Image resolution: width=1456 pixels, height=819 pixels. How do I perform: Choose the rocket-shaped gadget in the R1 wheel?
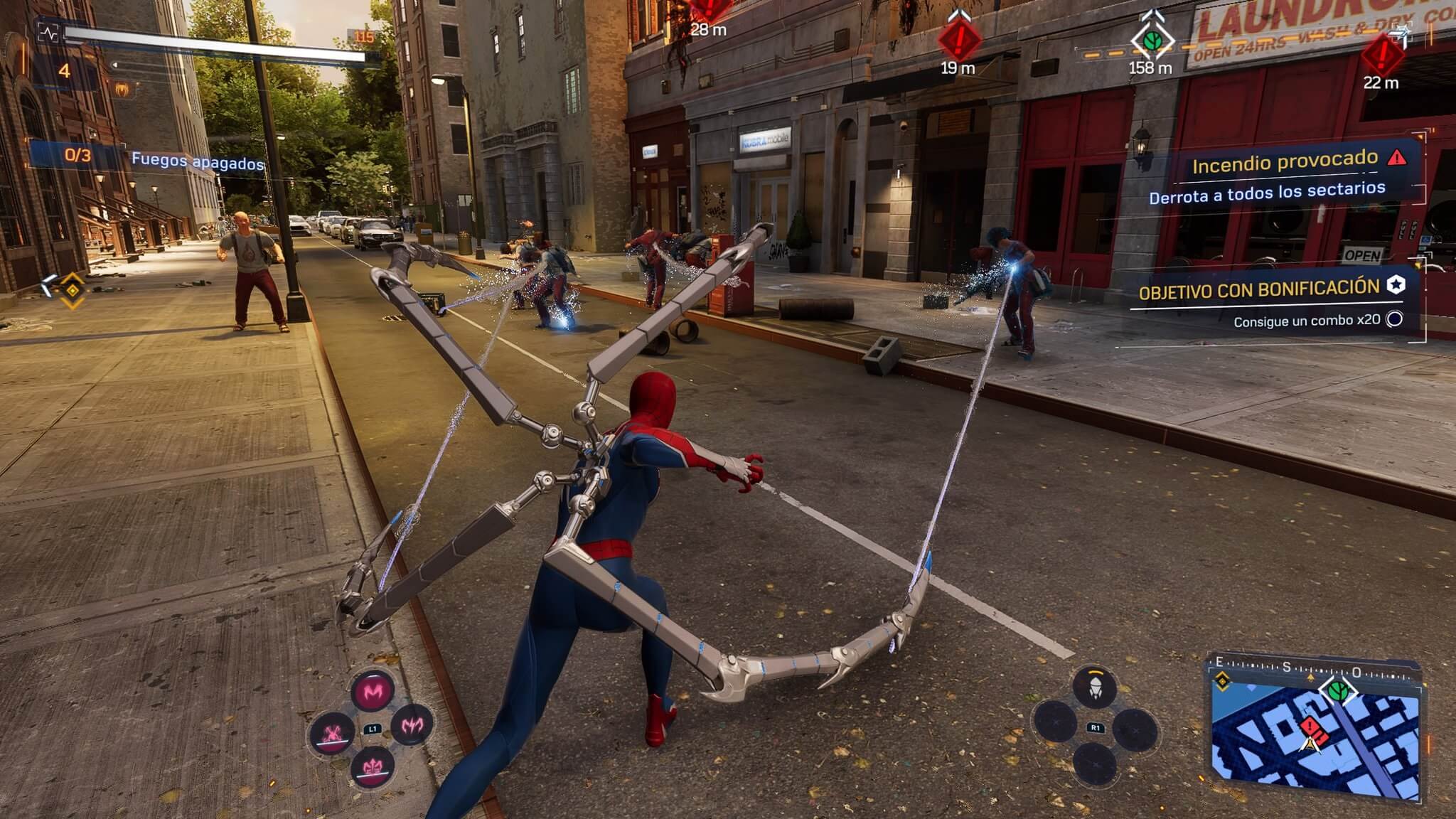coord(1095,687)
